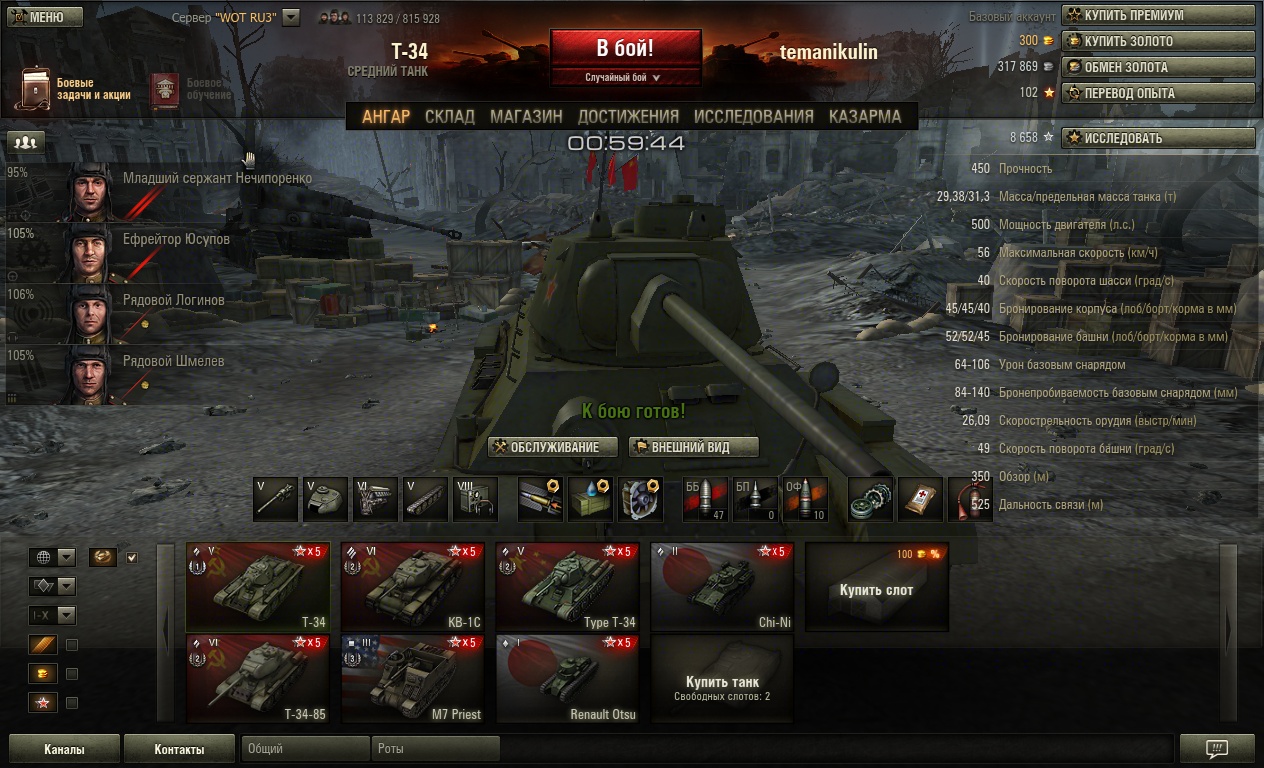Click the Купить золото button
Image resolution: width=1264 pixels, height=768 pixels.
pyautogui.click(x=1158, y=41)
